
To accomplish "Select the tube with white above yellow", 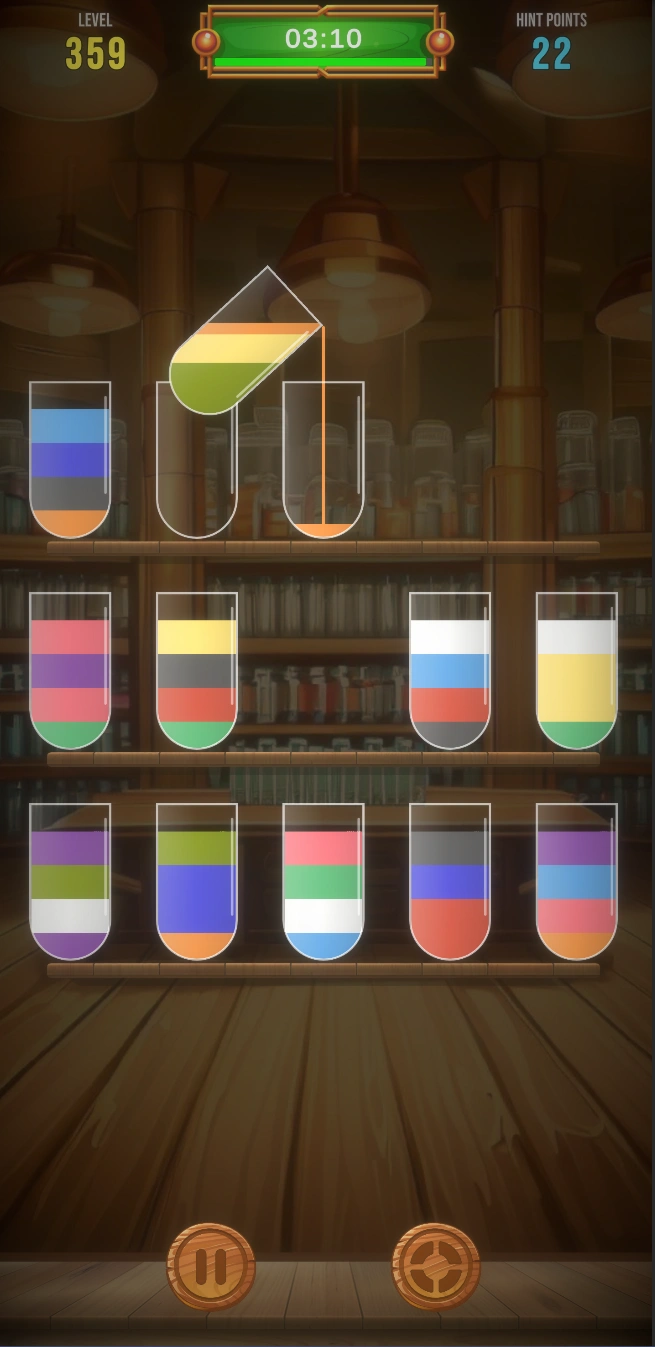I will (576, 670).
